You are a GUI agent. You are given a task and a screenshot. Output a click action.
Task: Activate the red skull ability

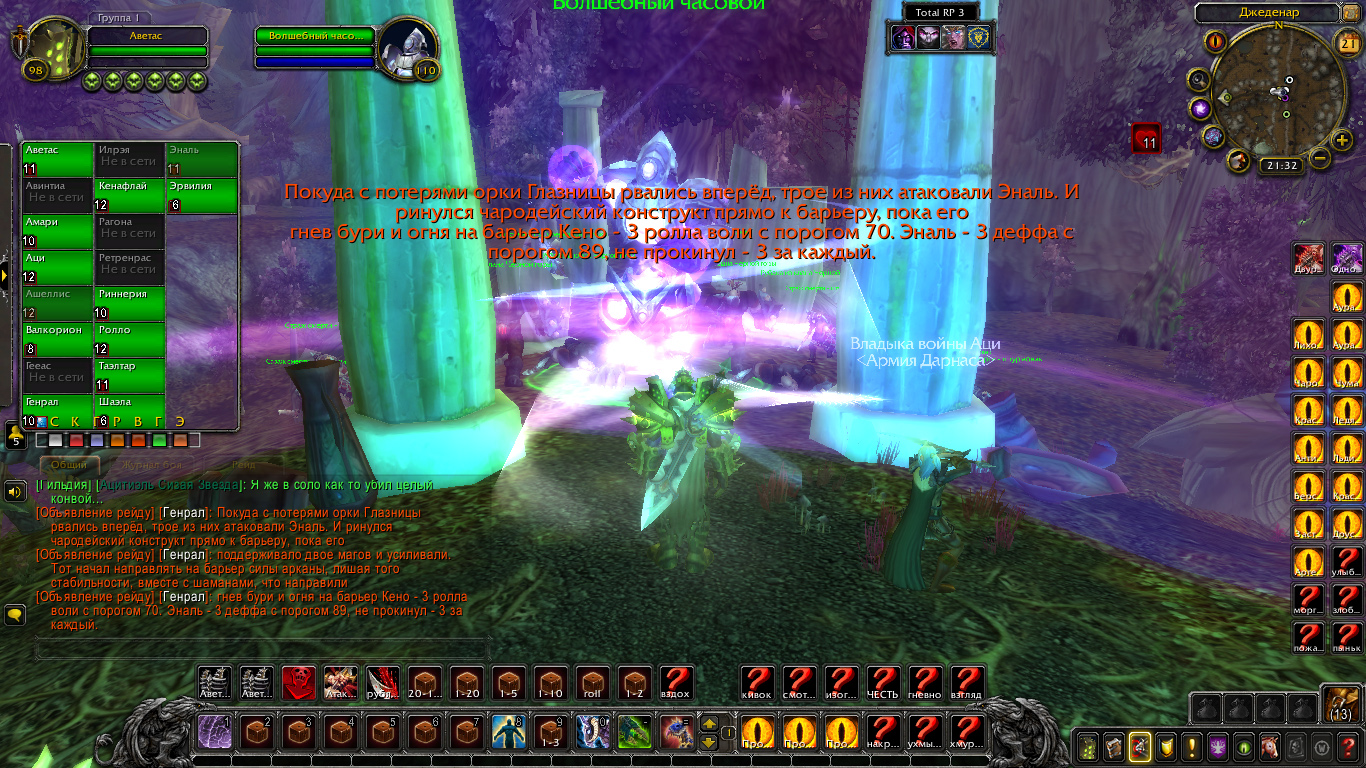click(x=299, y=682)
